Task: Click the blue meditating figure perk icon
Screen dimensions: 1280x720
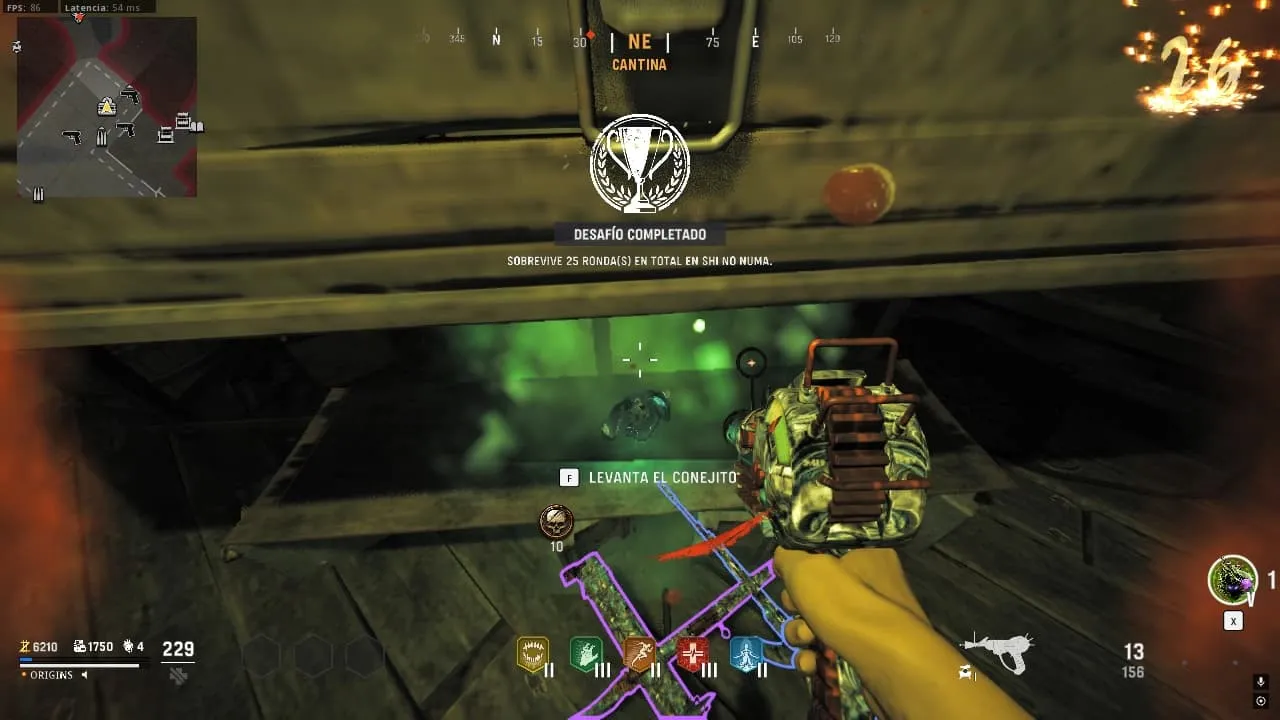Action: 746,654
